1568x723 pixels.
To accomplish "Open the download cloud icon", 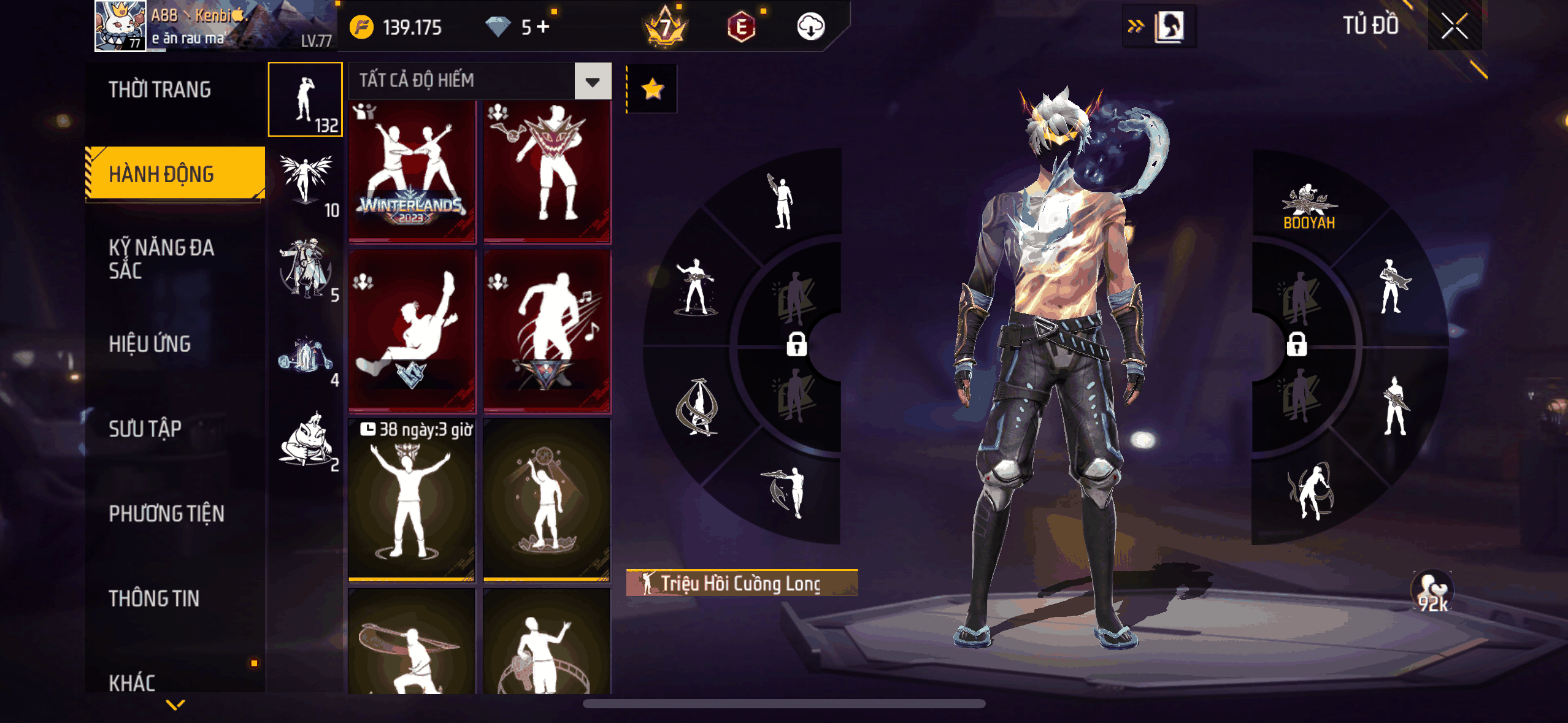I will [810, 27].
